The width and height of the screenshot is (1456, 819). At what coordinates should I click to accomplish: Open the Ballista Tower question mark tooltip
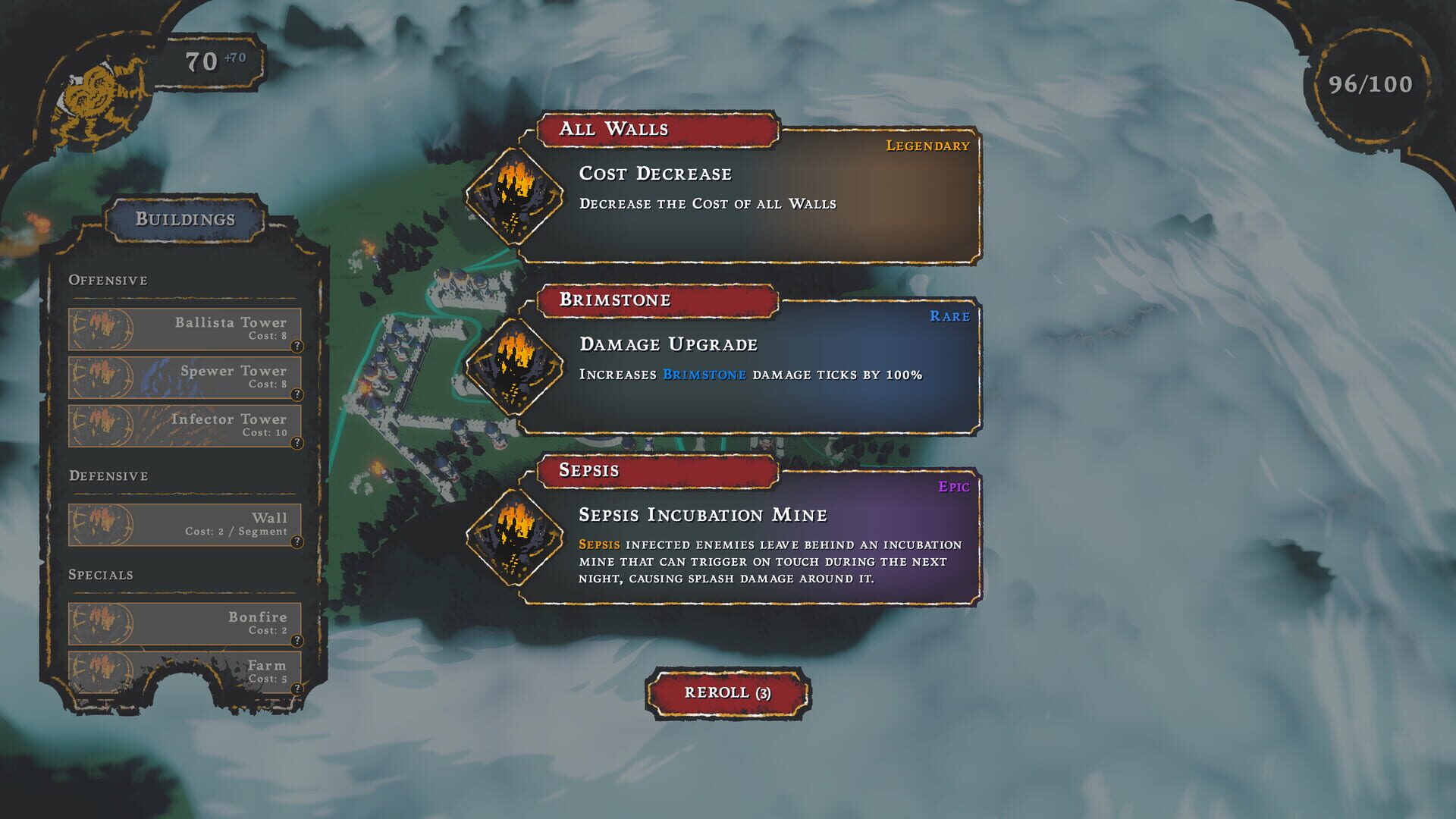(x=298, y=345)
